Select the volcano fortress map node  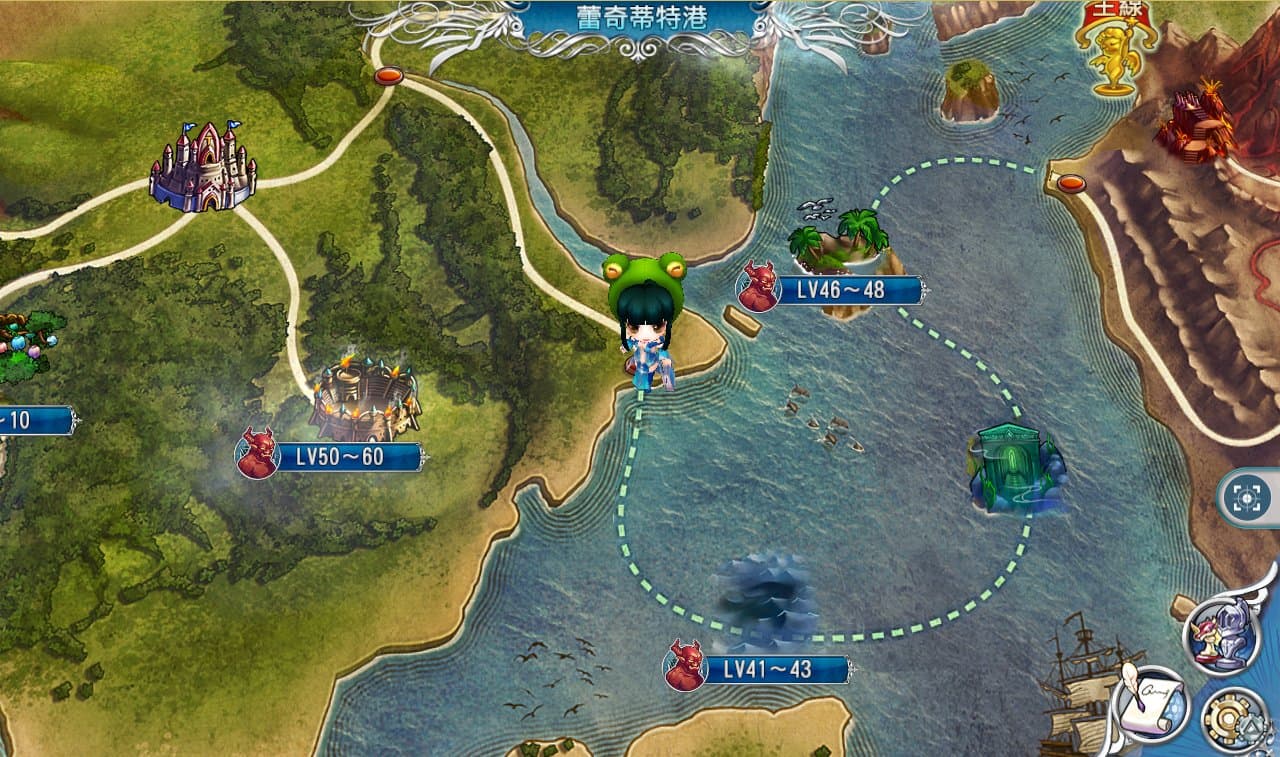(x=1194, y=124)
